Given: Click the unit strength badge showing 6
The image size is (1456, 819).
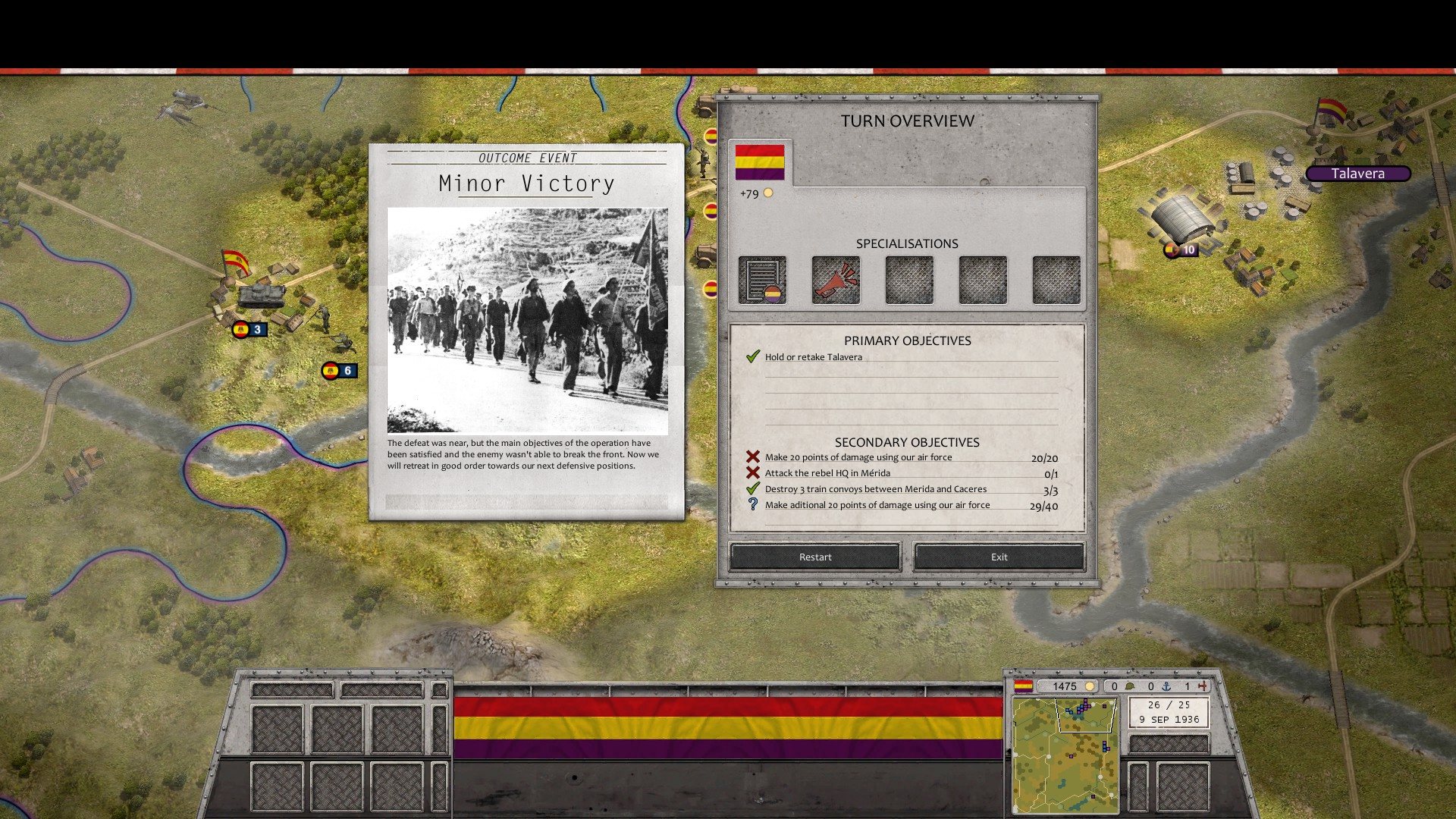Looking at the screenshot, I should [340, 370].
